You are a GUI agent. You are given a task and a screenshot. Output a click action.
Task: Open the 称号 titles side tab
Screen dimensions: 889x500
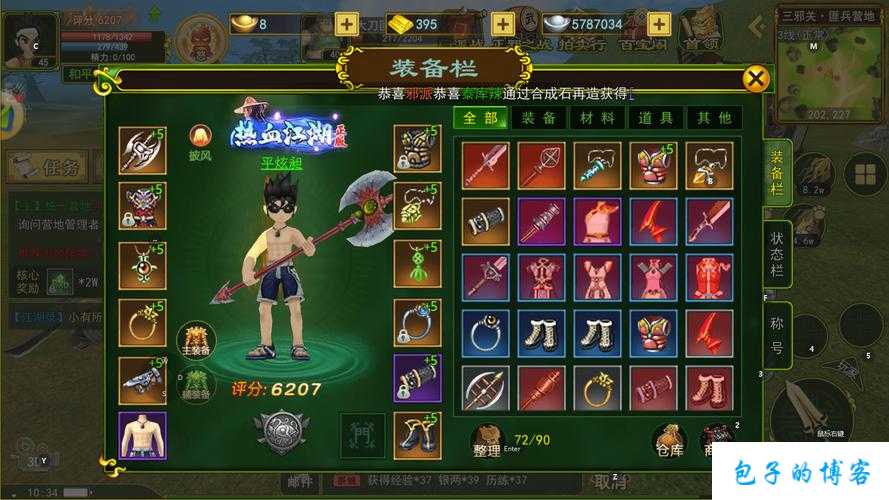pyautogui.click(x=777, y=335)
